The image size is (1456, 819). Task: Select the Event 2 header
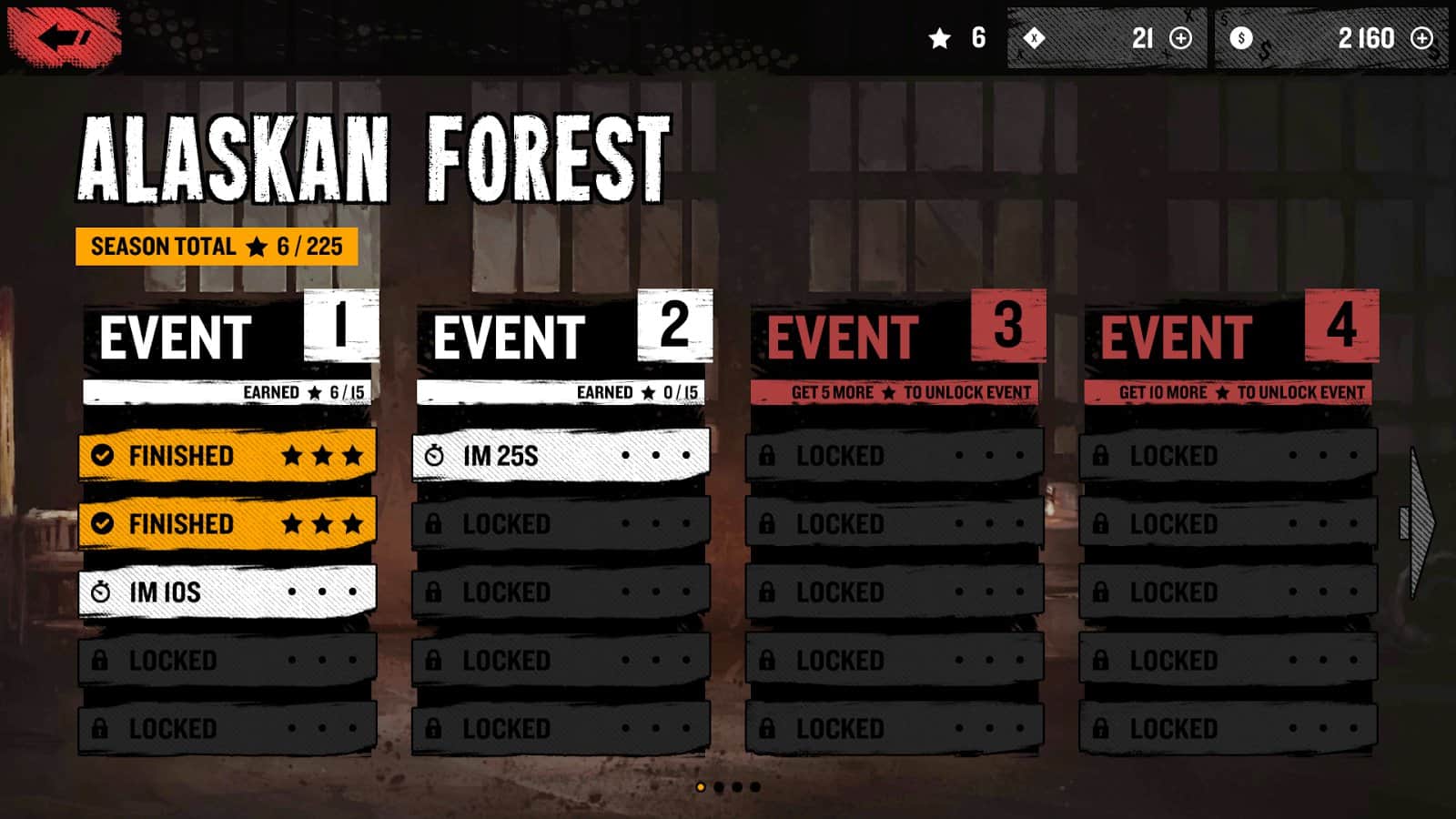pos(562,337)
